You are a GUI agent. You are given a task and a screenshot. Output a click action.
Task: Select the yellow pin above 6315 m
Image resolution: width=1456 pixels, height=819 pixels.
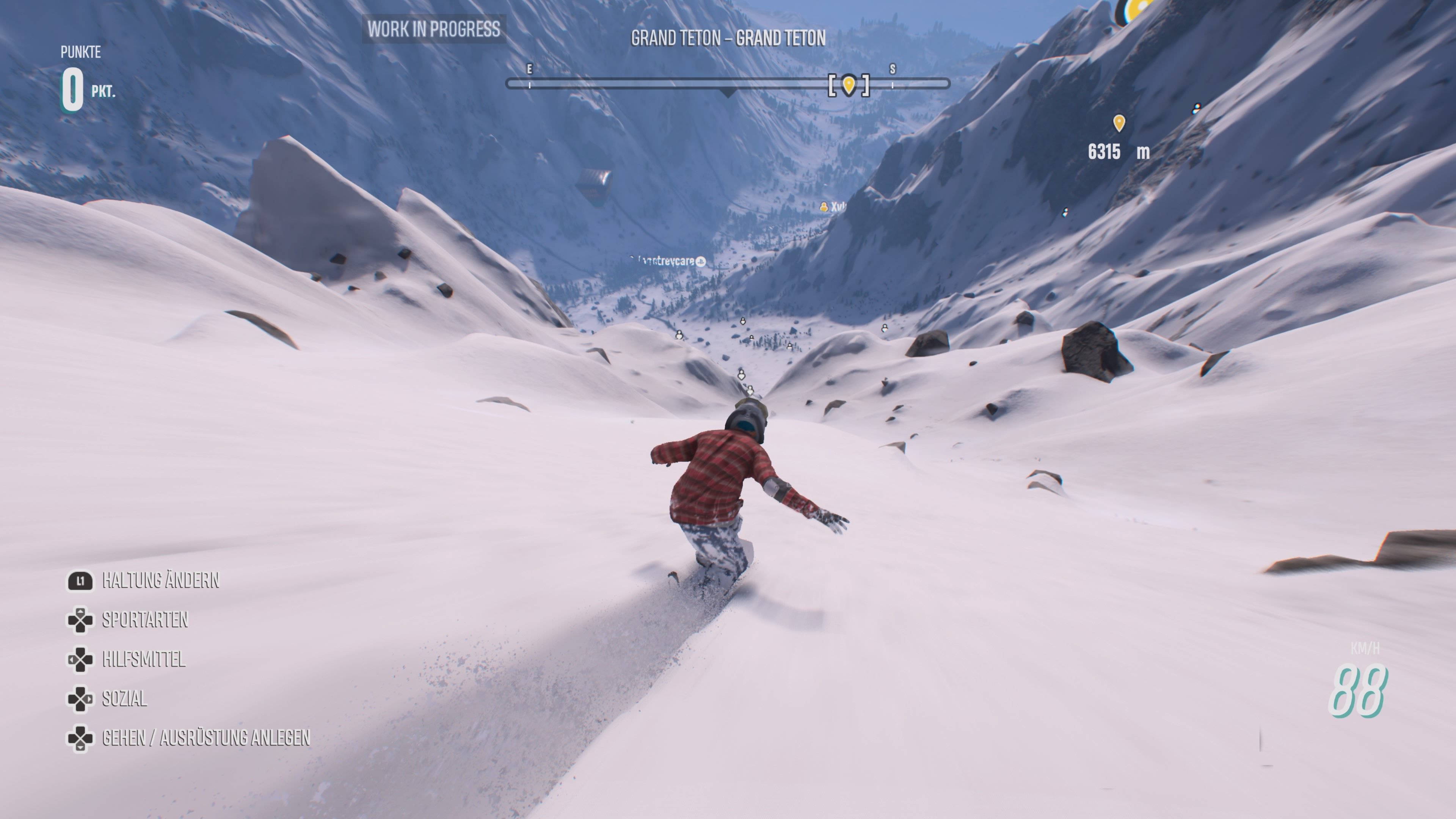tap(1119, 122)
